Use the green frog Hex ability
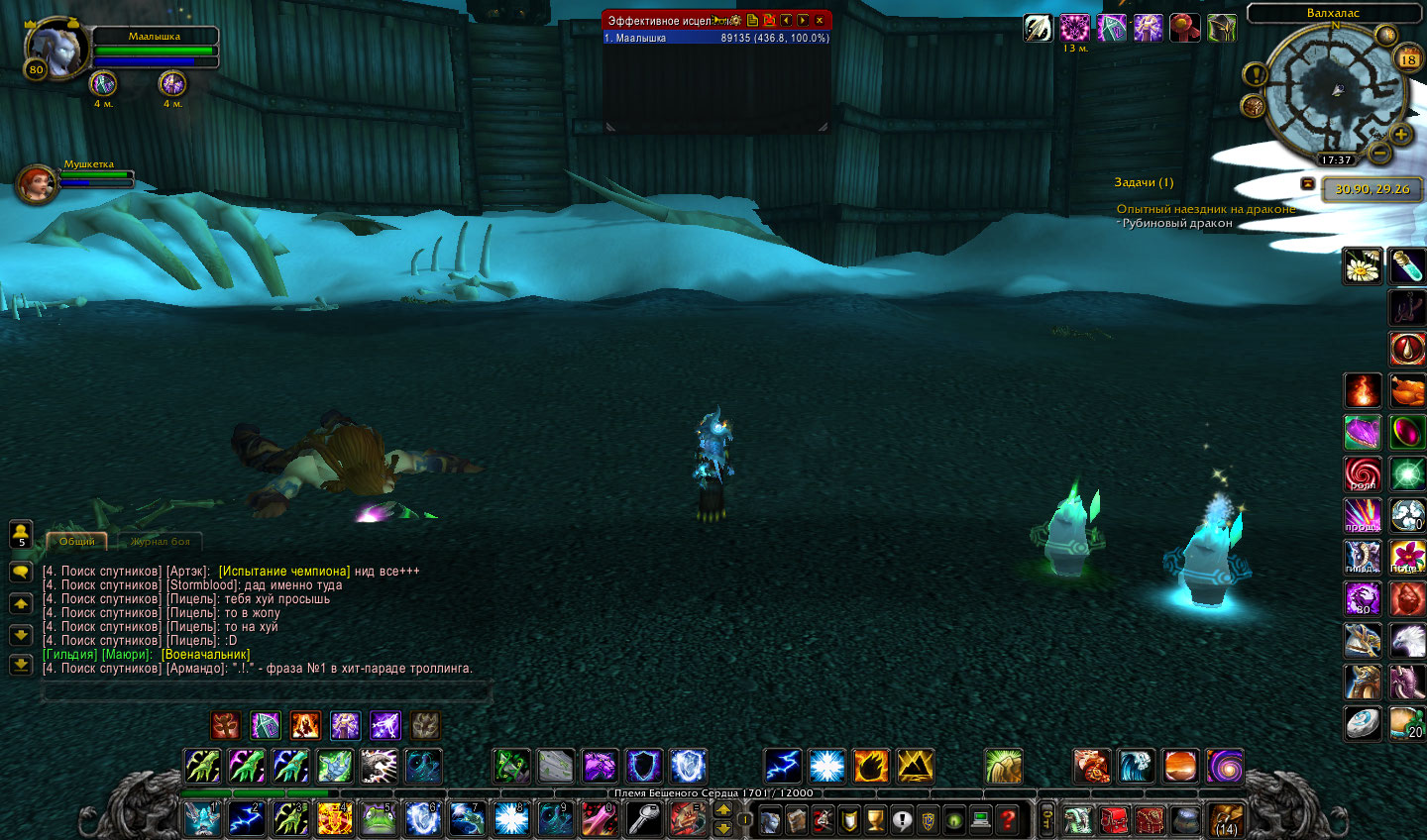This screenshot has height=840, width=1427. point(378,819)
